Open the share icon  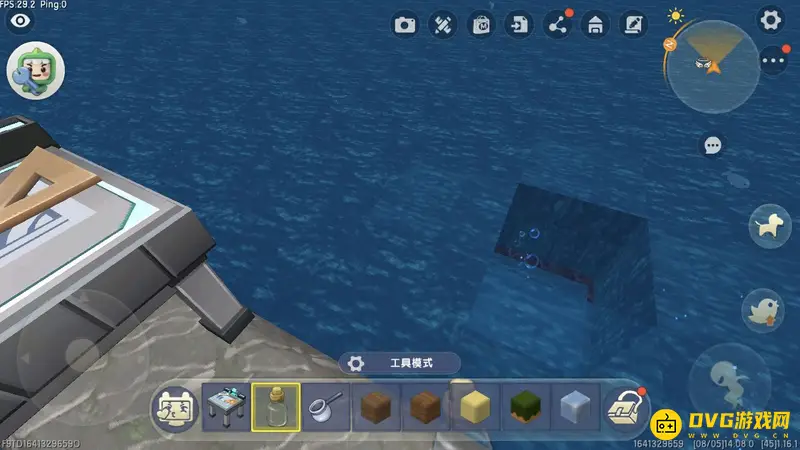(x=556, y=25)
